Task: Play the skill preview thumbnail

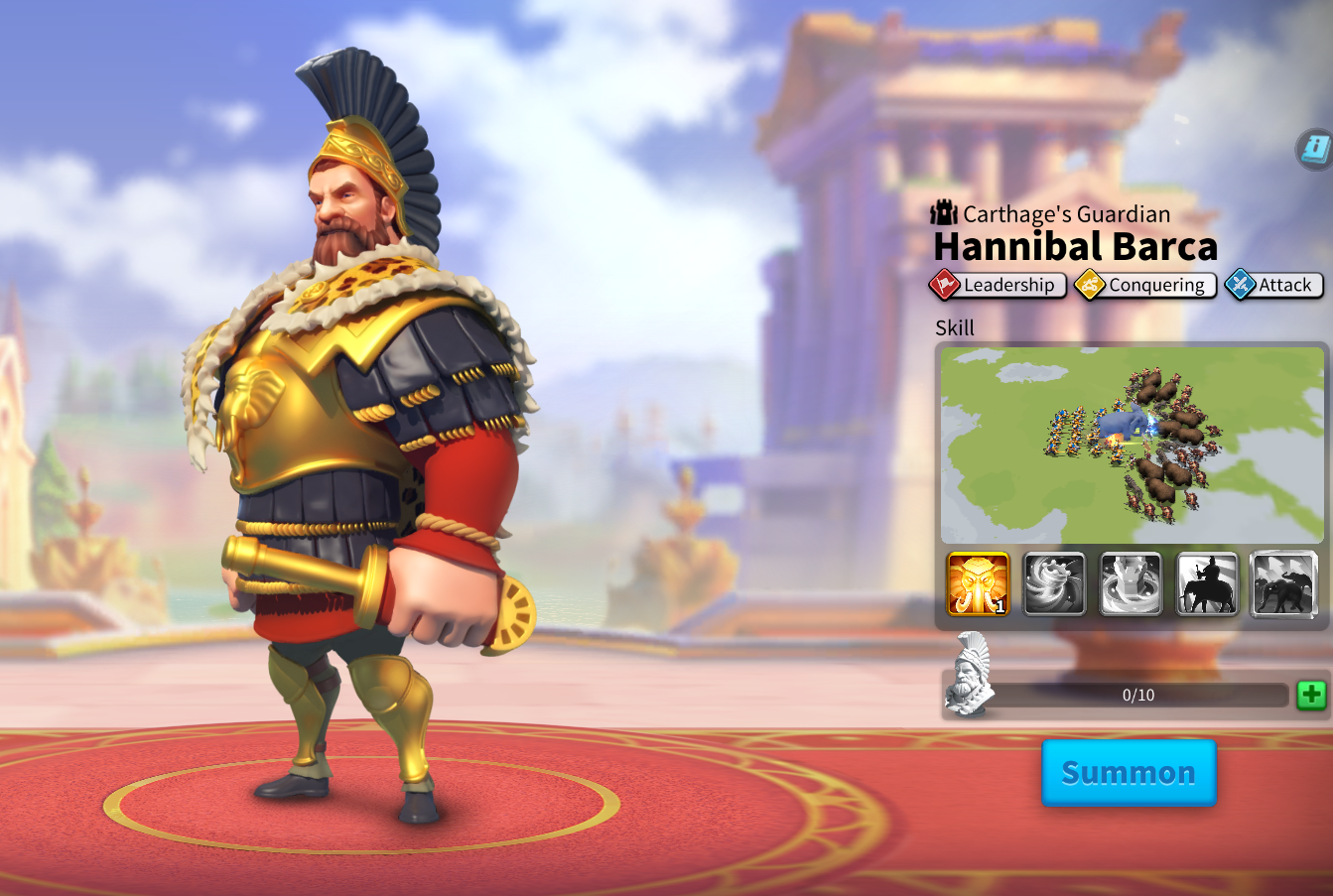Action: coord(1132,444)
